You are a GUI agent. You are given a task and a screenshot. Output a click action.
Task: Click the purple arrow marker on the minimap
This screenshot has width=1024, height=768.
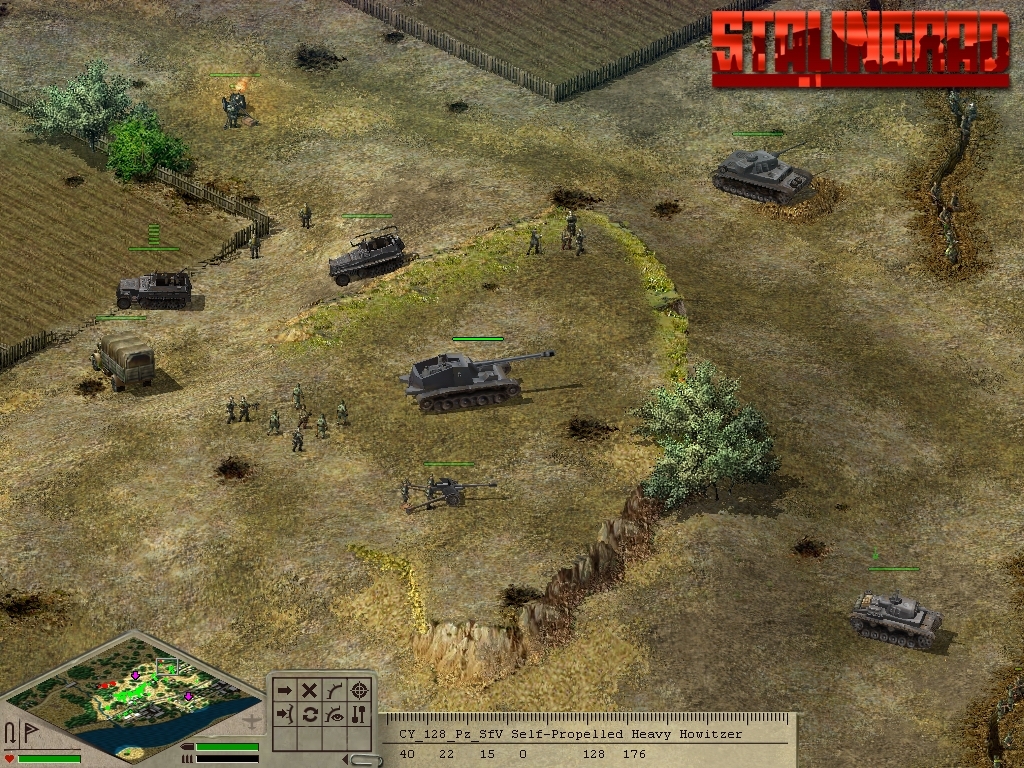(135, 676)
